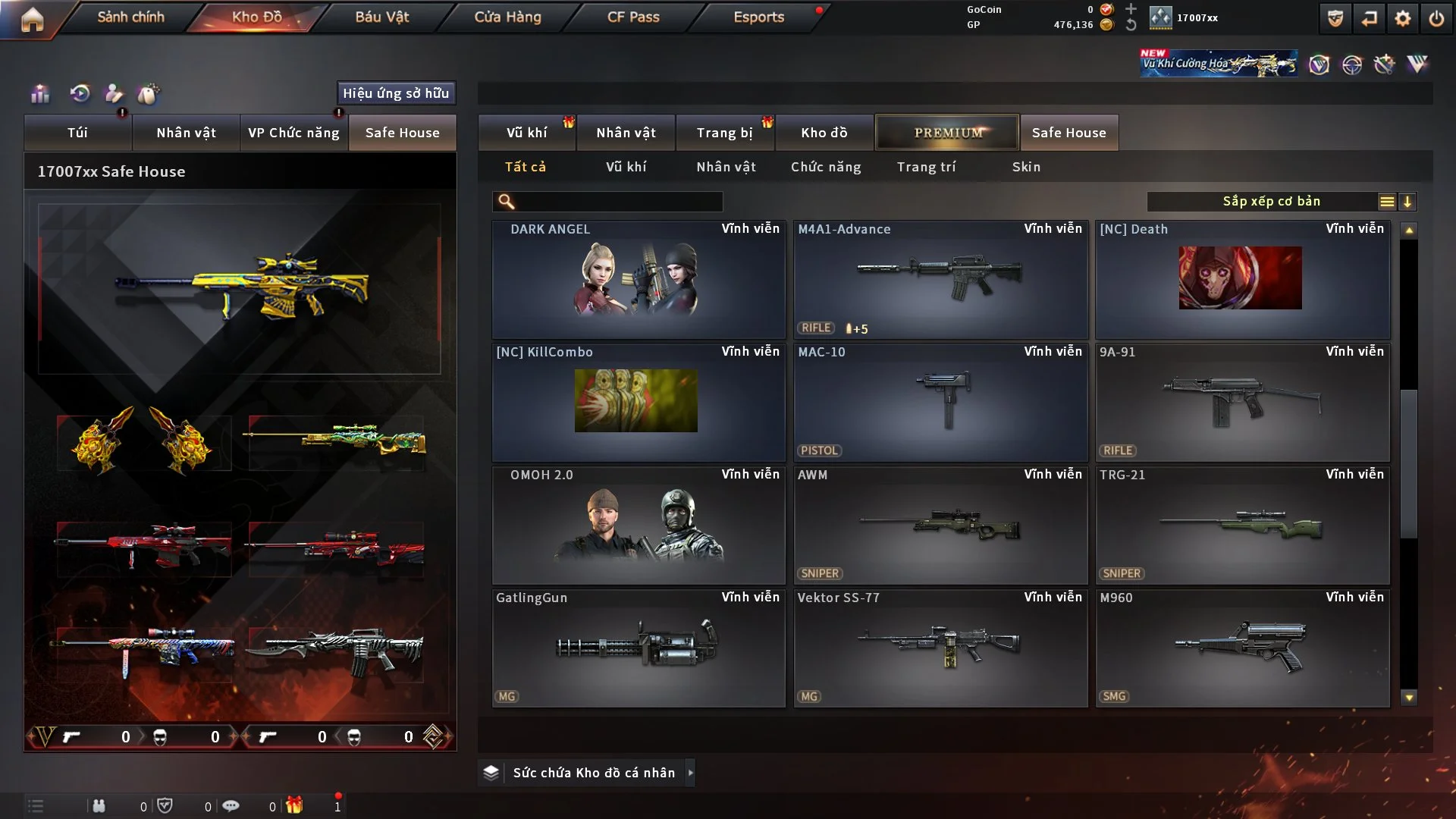This screenshot has width=1456, height=819.
Task: Open the Esports section
Action: [758, 17]
